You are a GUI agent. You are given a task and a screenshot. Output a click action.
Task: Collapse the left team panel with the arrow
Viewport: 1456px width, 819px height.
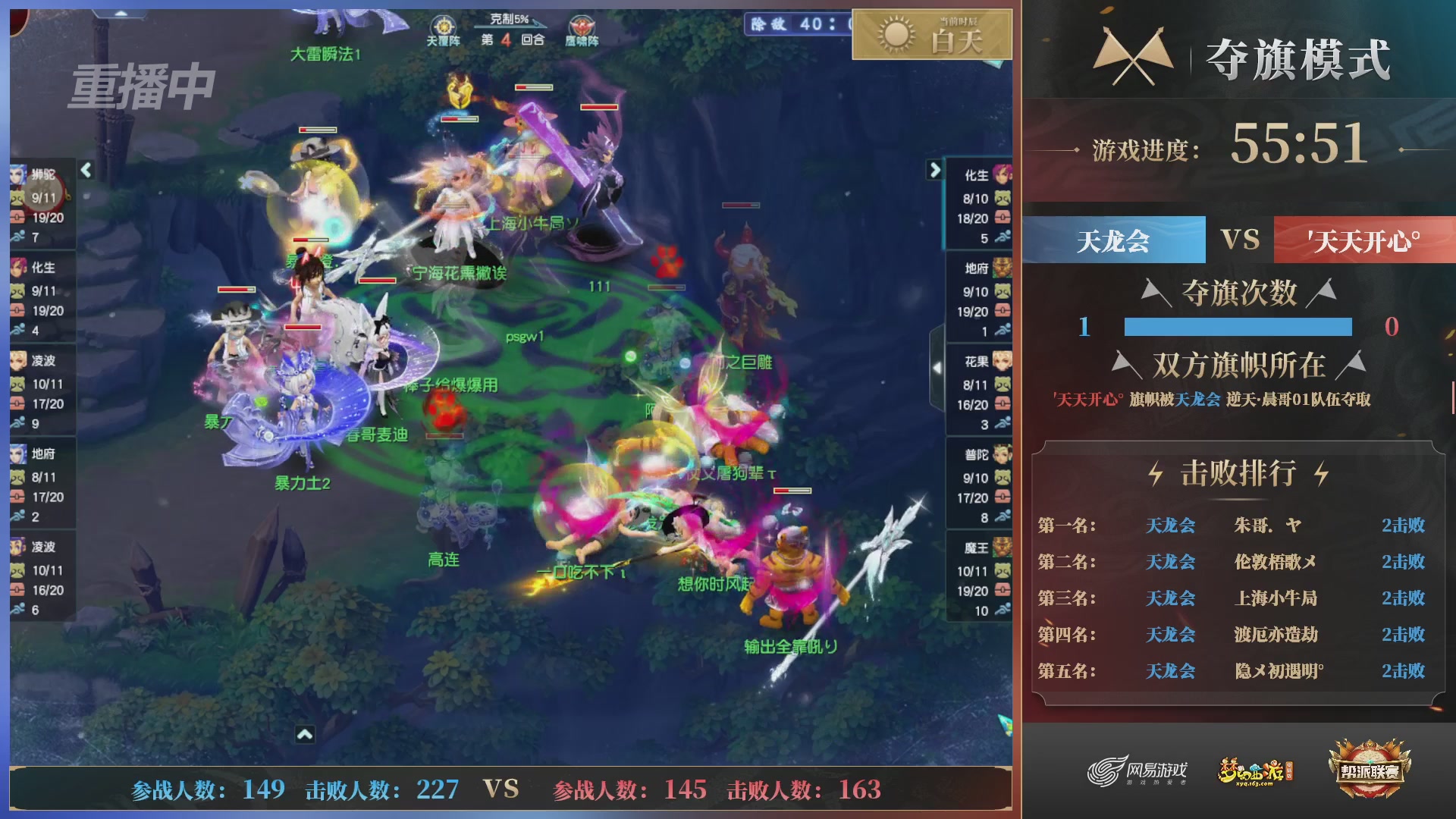coord(85,171)
